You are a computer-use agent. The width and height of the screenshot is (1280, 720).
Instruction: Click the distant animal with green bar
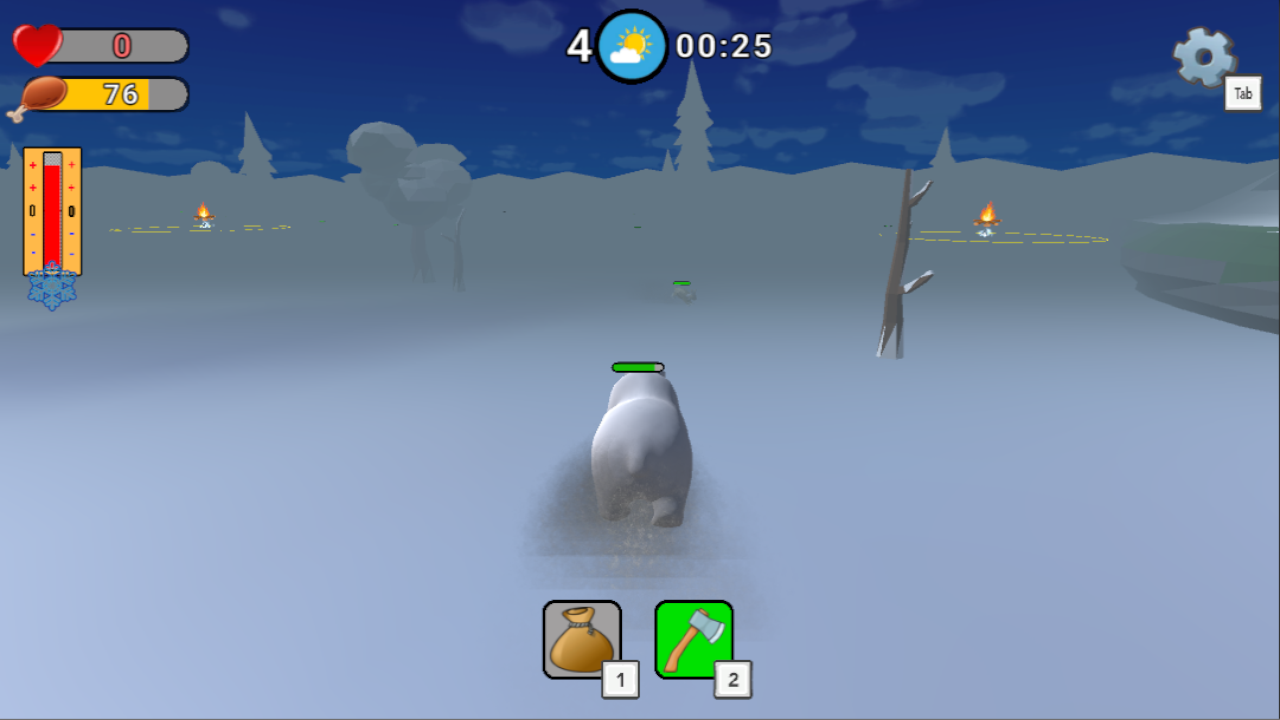pyautogui.click(x=683, y=290)
